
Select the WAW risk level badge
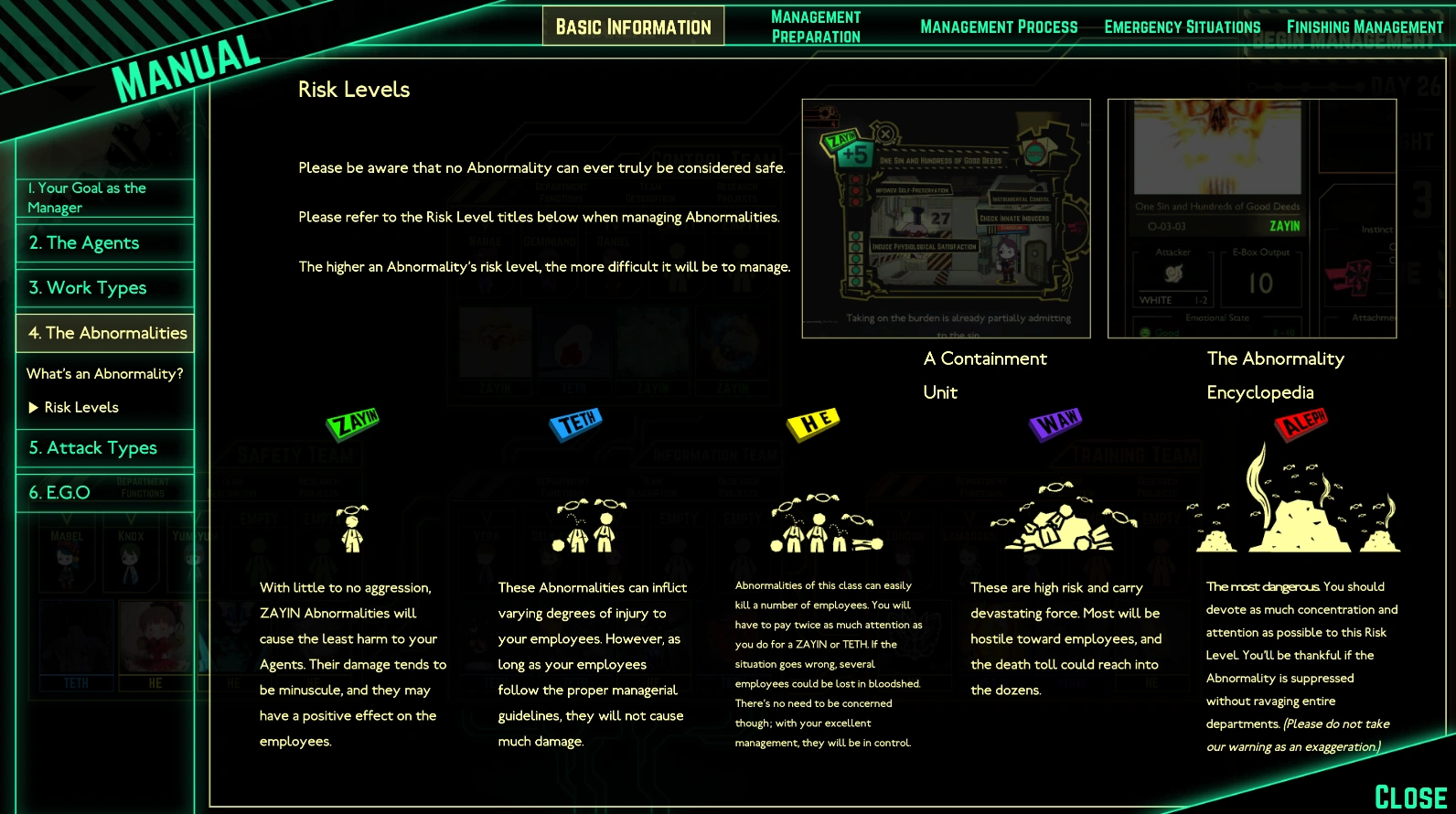coord(1054,422)
